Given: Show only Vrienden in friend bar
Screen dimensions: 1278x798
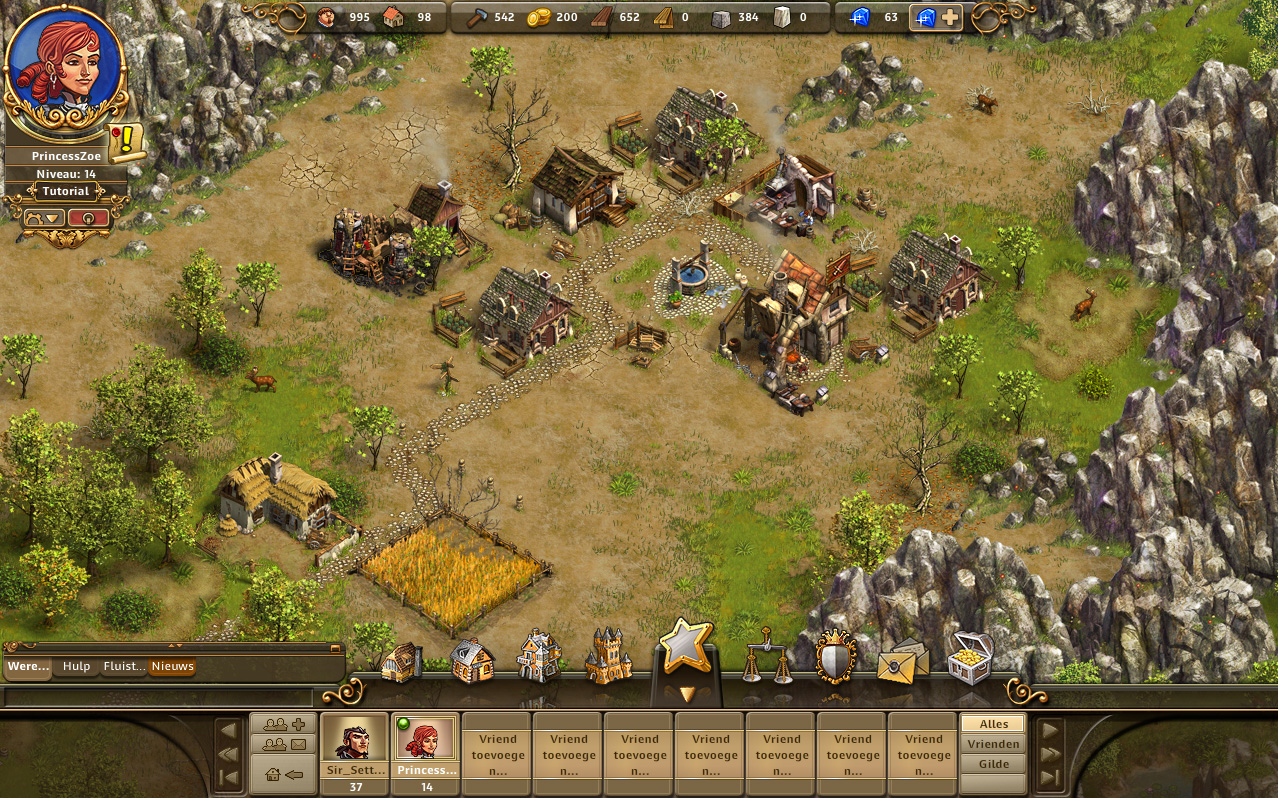Looking at the screenshot, I should click(x=993, y=744).
